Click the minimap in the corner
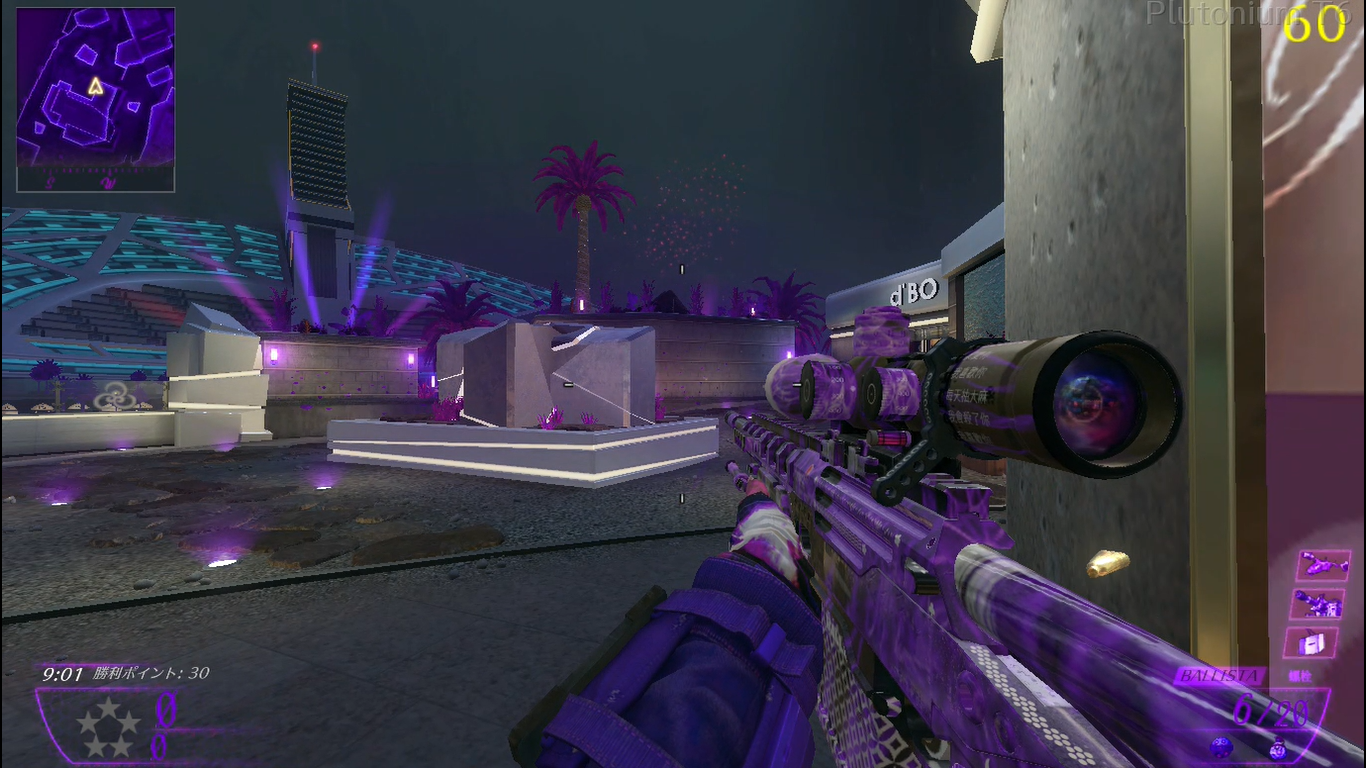The height and width of the screenshot is (768, 1366). point(96,100)
